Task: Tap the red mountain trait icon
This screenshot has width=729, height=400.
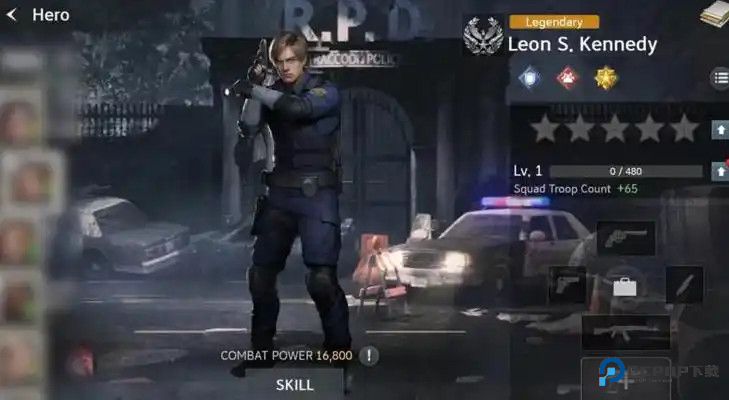Action: coord(567,78)
